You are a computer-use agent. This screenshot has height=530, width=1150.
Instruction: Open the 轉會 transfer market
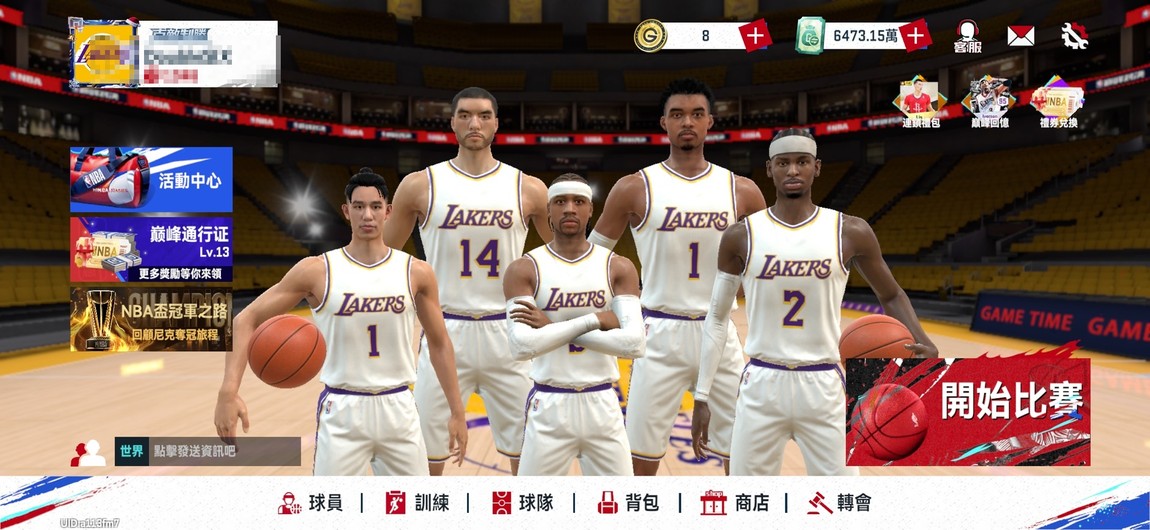[x=840, y=502]
